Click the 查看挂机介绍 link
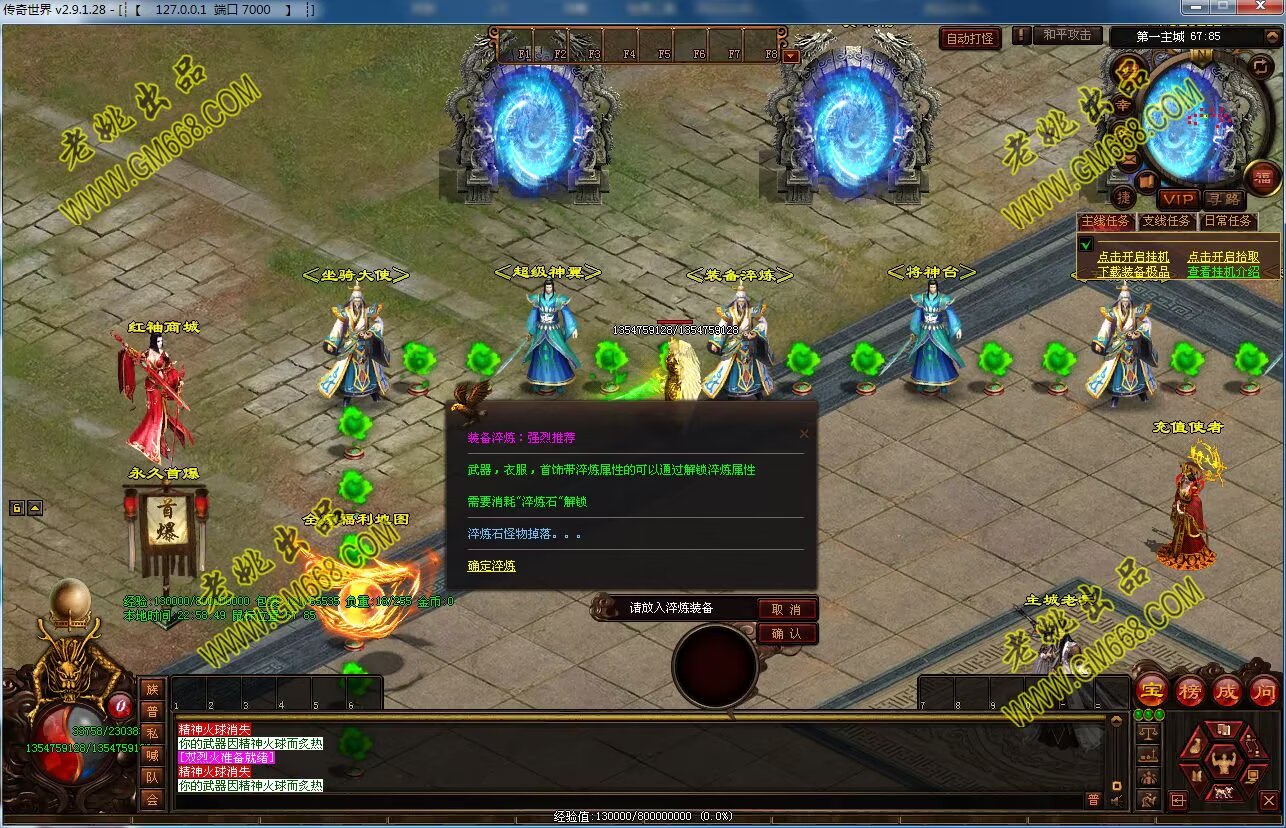Viewport: 1286px width, 828px height. [1223, 271]
